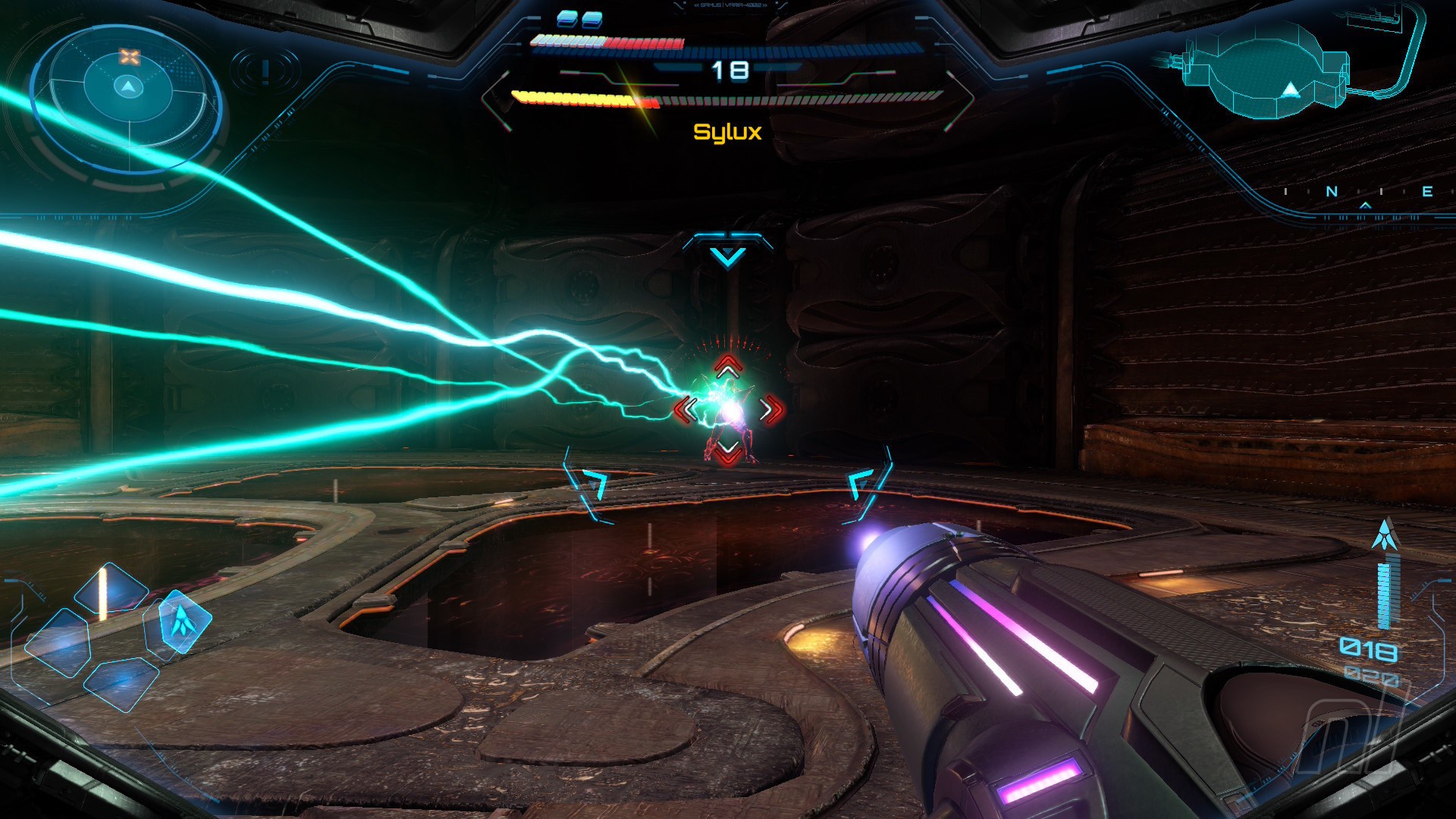Click the circular enemy radar
1456x819 pixels.
[127, 89]
